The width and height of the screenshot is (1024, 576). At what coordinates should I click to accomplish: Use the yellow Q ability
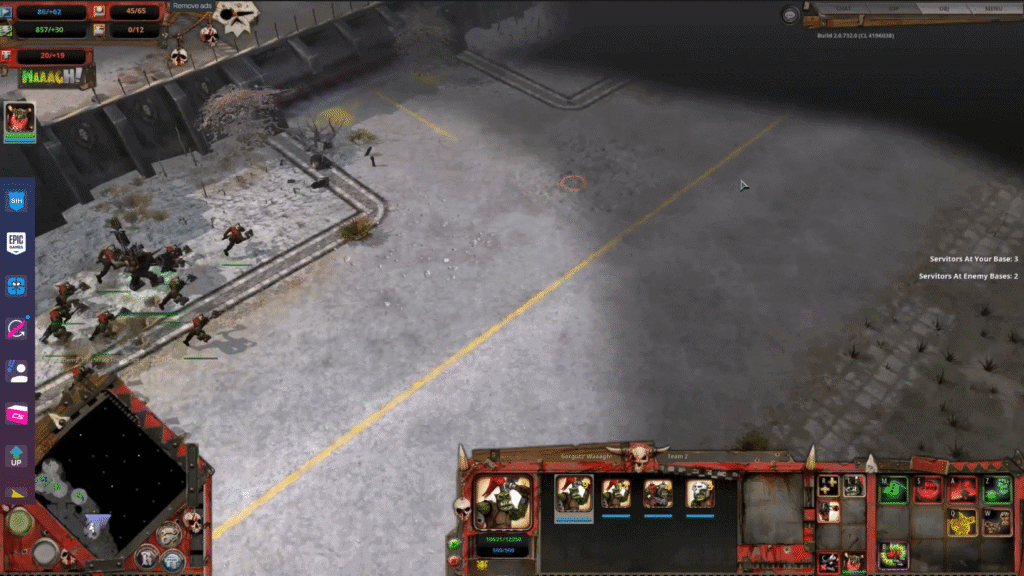tap(962, 522)
